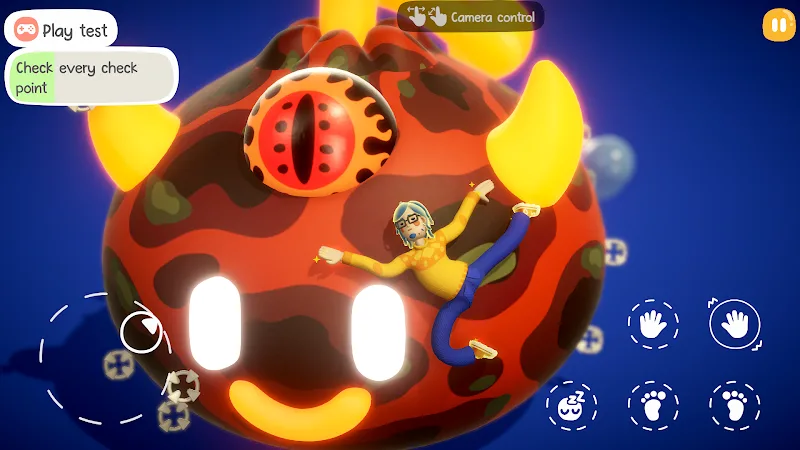Activate the left hand grab button

653,324
